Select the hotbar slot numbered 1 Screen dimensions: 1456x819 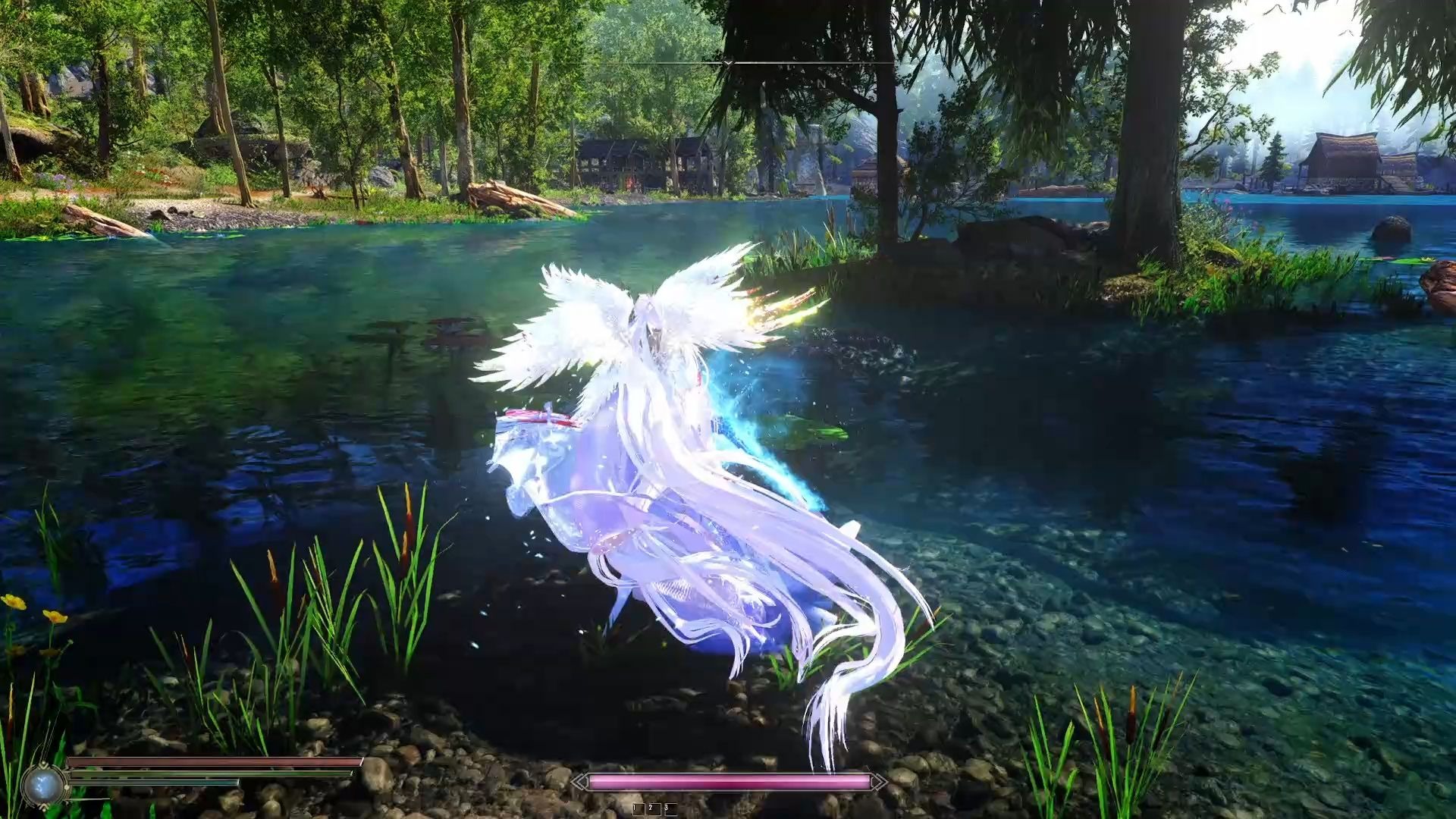(638, 808)
